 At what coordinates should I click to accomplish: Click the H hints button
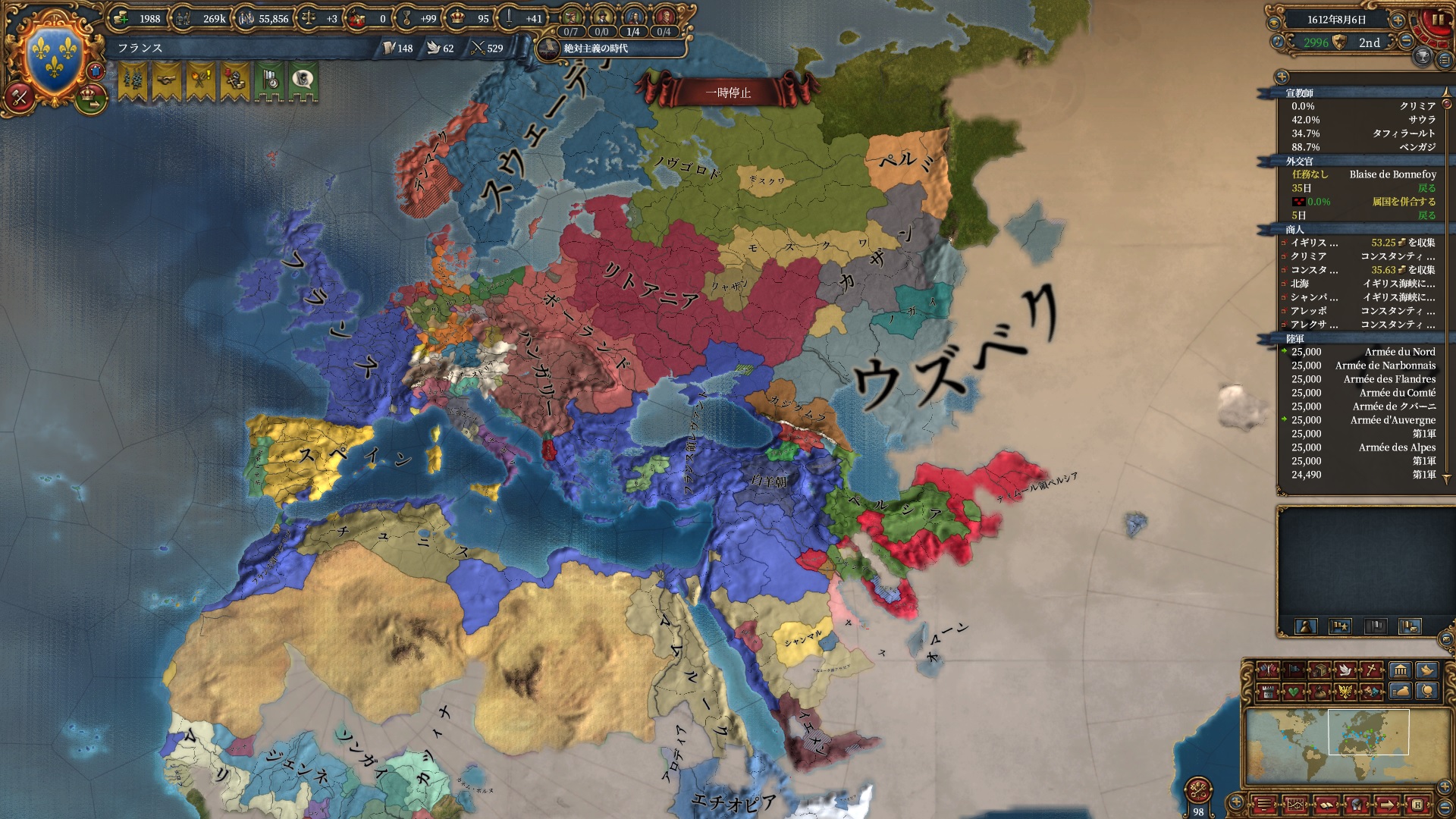tap(1416, 804)
